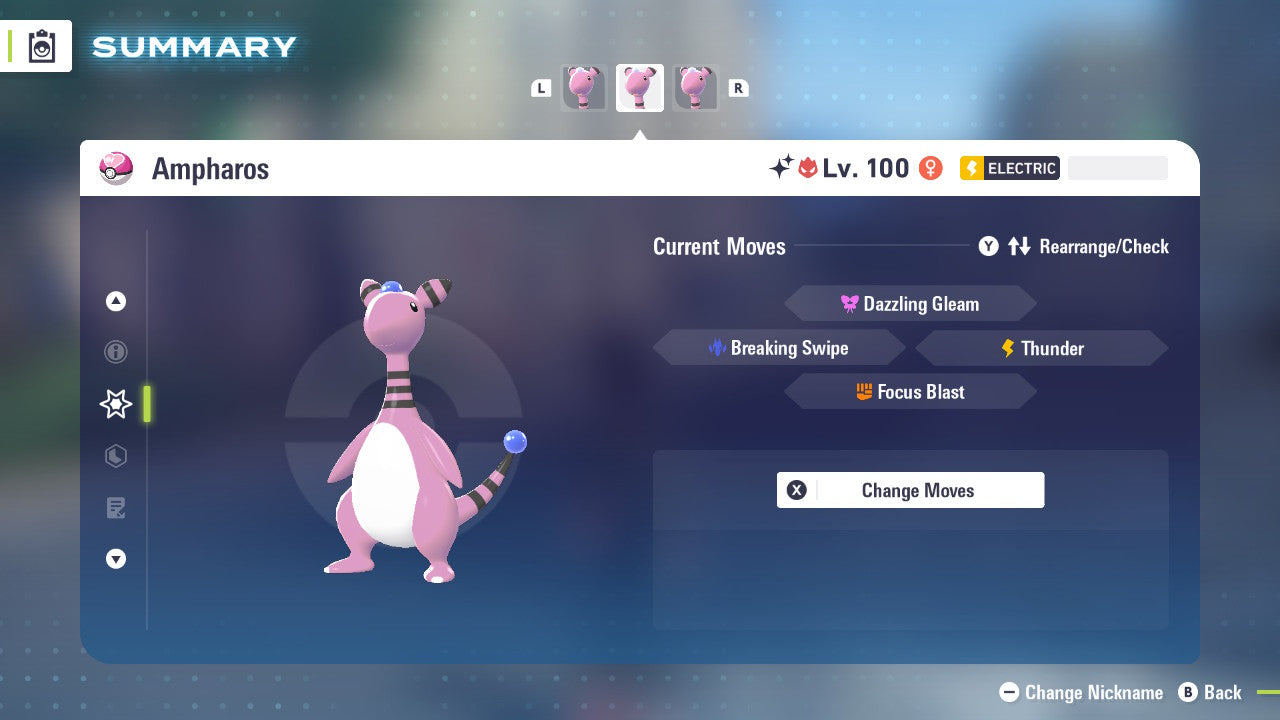Open Rearrange/Check for current moves
The width and height of the screenshot is (1280, 720).
tap(1074, 246)
